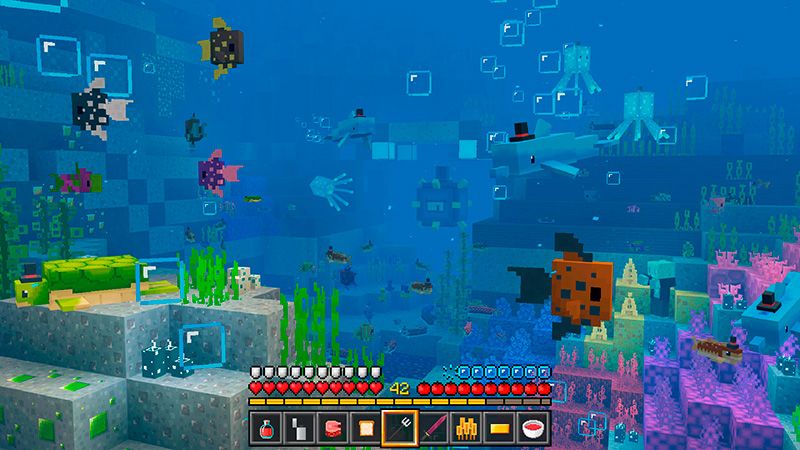Switch to the pink sword slot

tap(432, 428)
